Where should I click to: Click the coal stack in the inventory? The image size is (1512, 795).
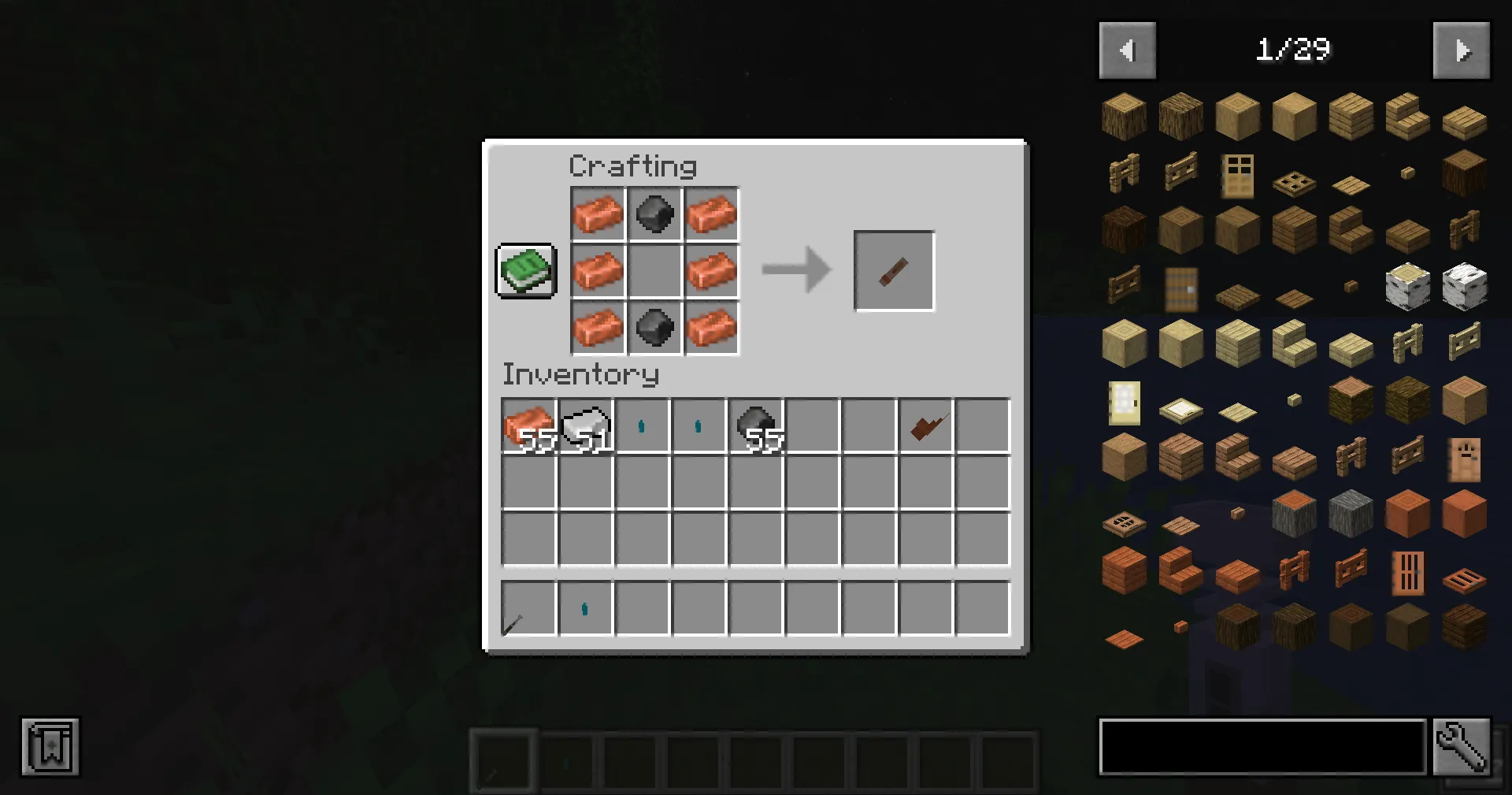click(x=754, y=425)
